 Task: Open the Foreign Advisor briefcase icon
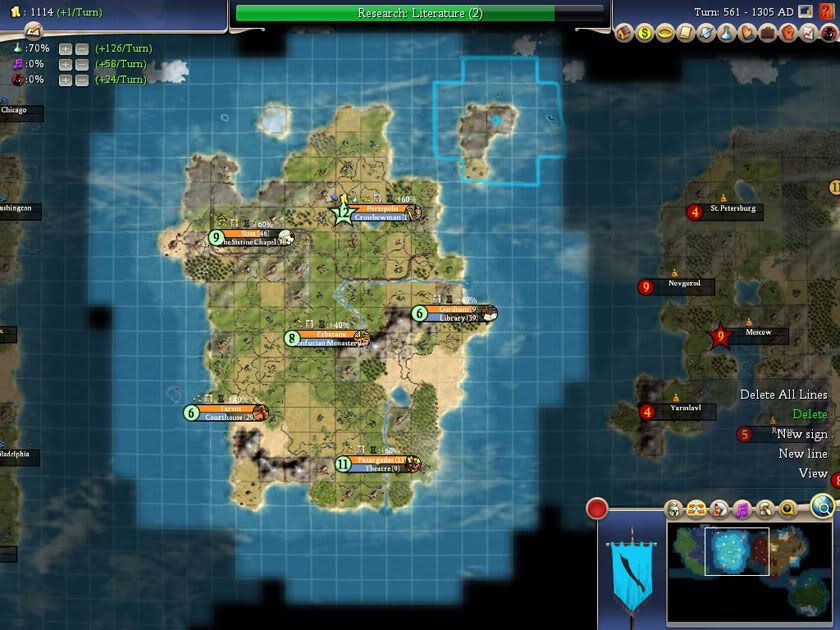tap(767, 34)
